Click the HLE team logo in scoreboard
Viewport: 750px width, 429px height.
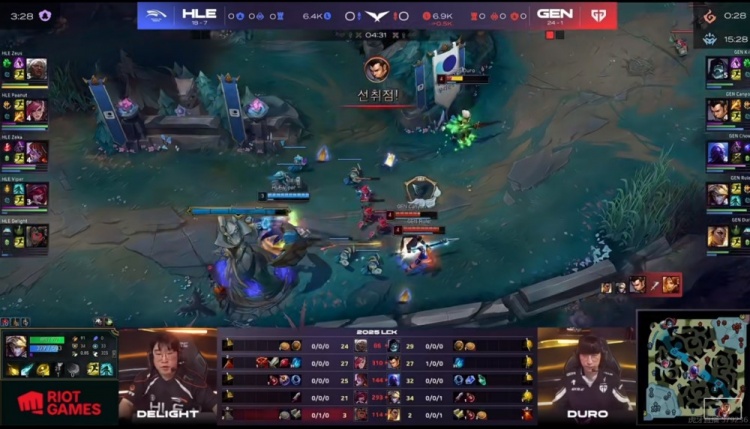pos(158,15)
